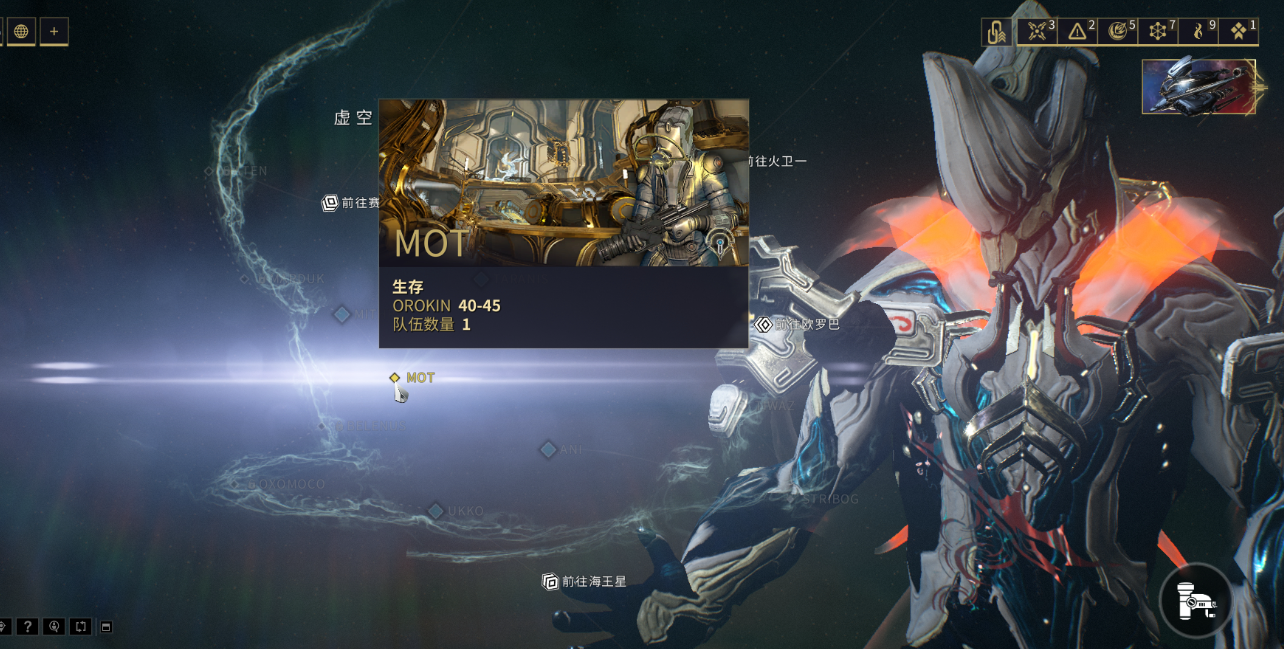Open the question mark help button
Viewport: 1284px width, 649px height.
pyautogui.click(x=27, y=627)
